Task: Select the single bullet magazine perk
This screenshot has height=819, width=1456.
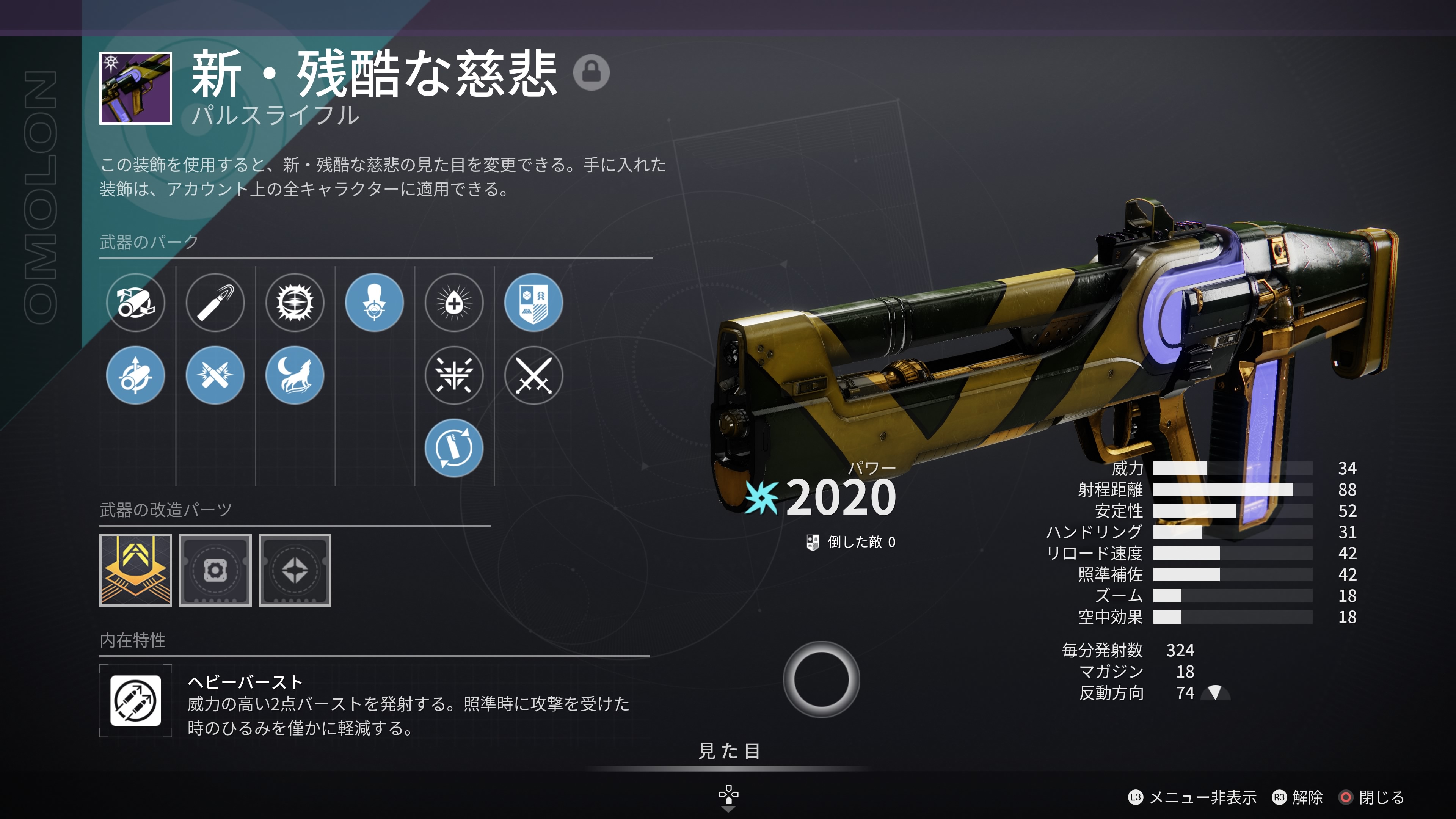Action: pyautogui.click(x=215, y=303)
